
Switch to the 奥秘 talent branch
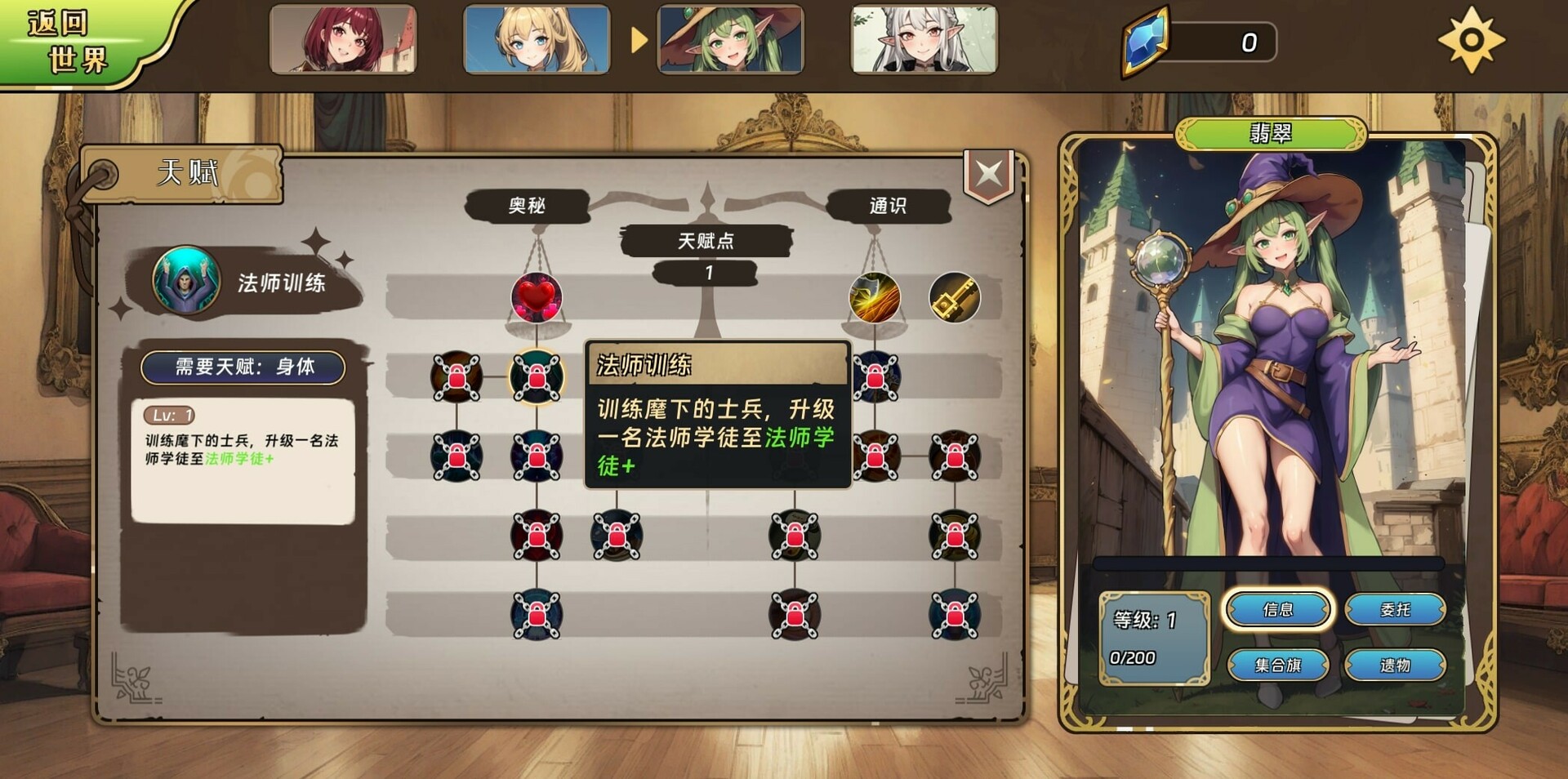[x=528, y=206]
